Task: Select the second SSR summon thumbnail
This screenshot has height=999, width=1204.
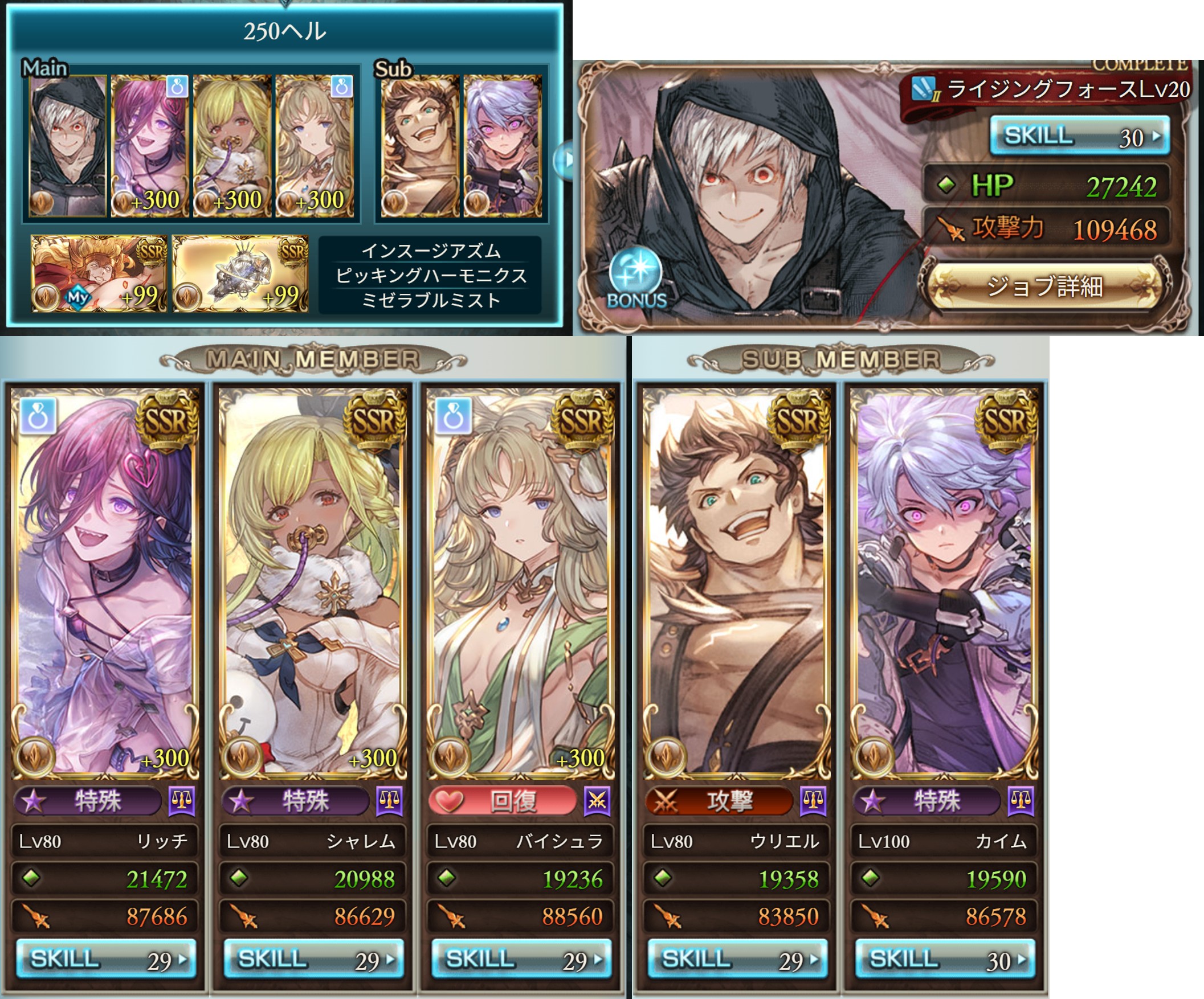Action: click(x=240, y=274)
